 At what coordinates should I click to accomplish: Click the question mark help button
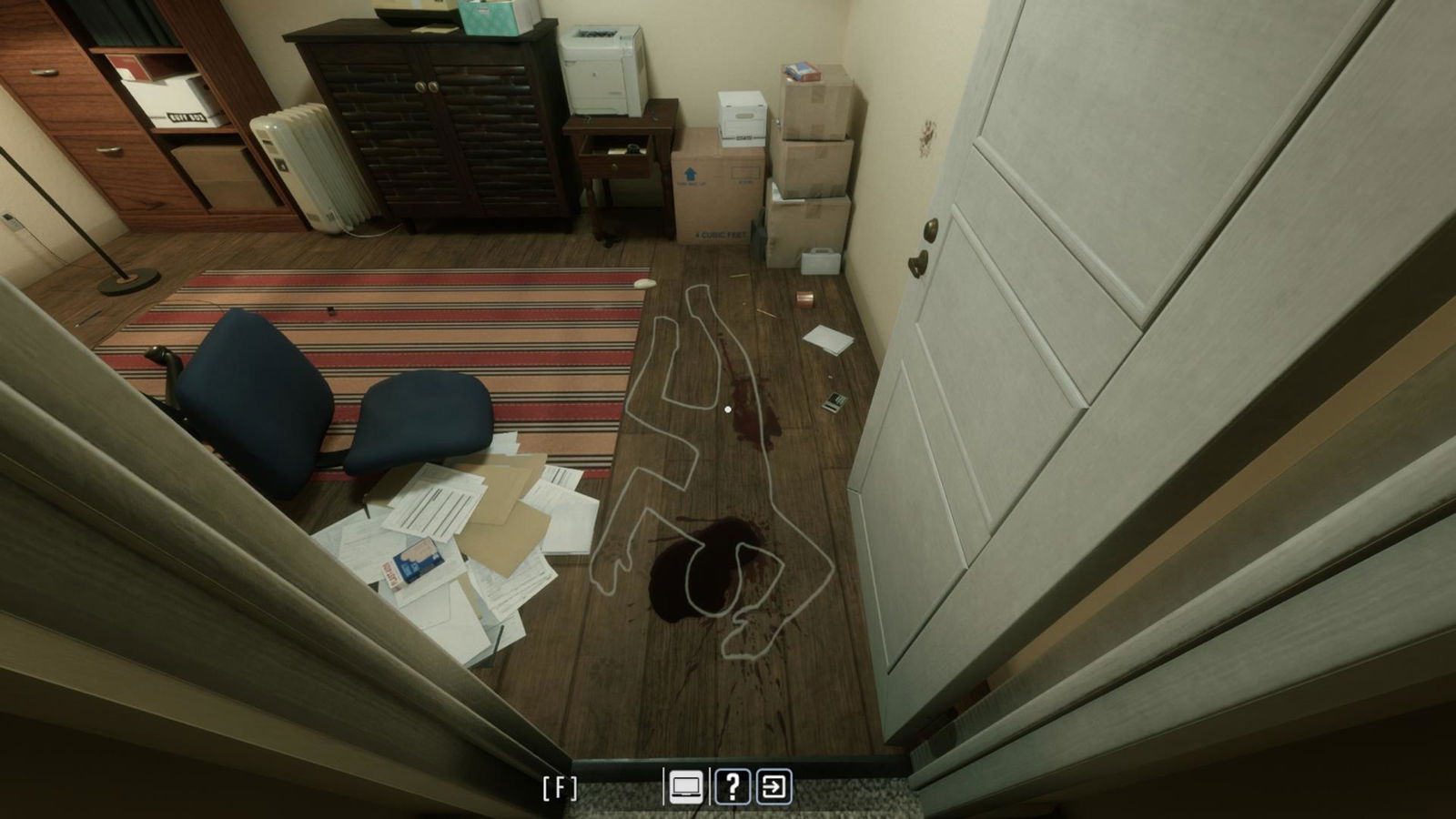click(x=733, y=787)
